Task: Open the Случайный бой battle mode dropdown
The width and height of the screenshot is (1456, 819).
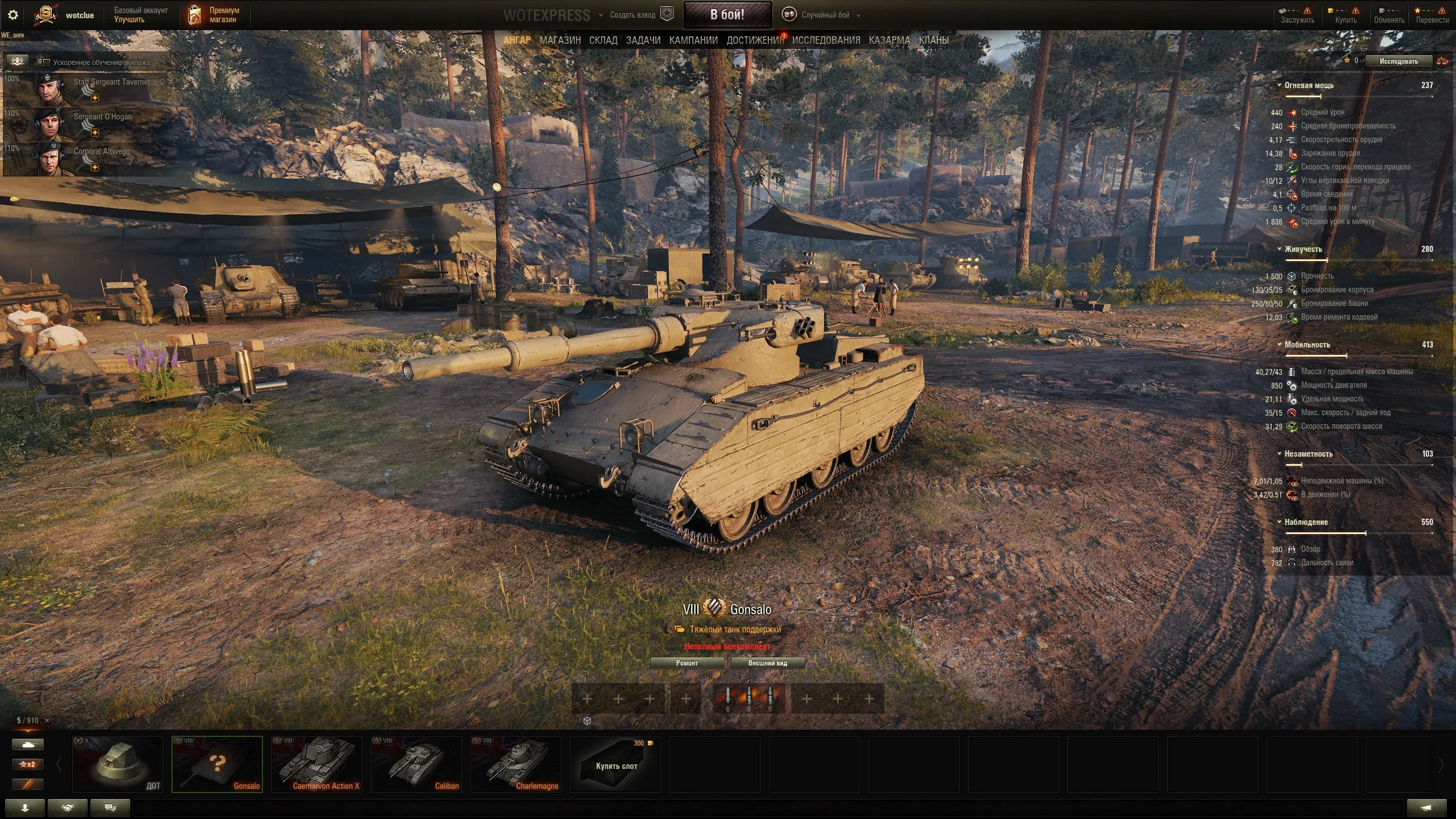Action: coord(825,15)
